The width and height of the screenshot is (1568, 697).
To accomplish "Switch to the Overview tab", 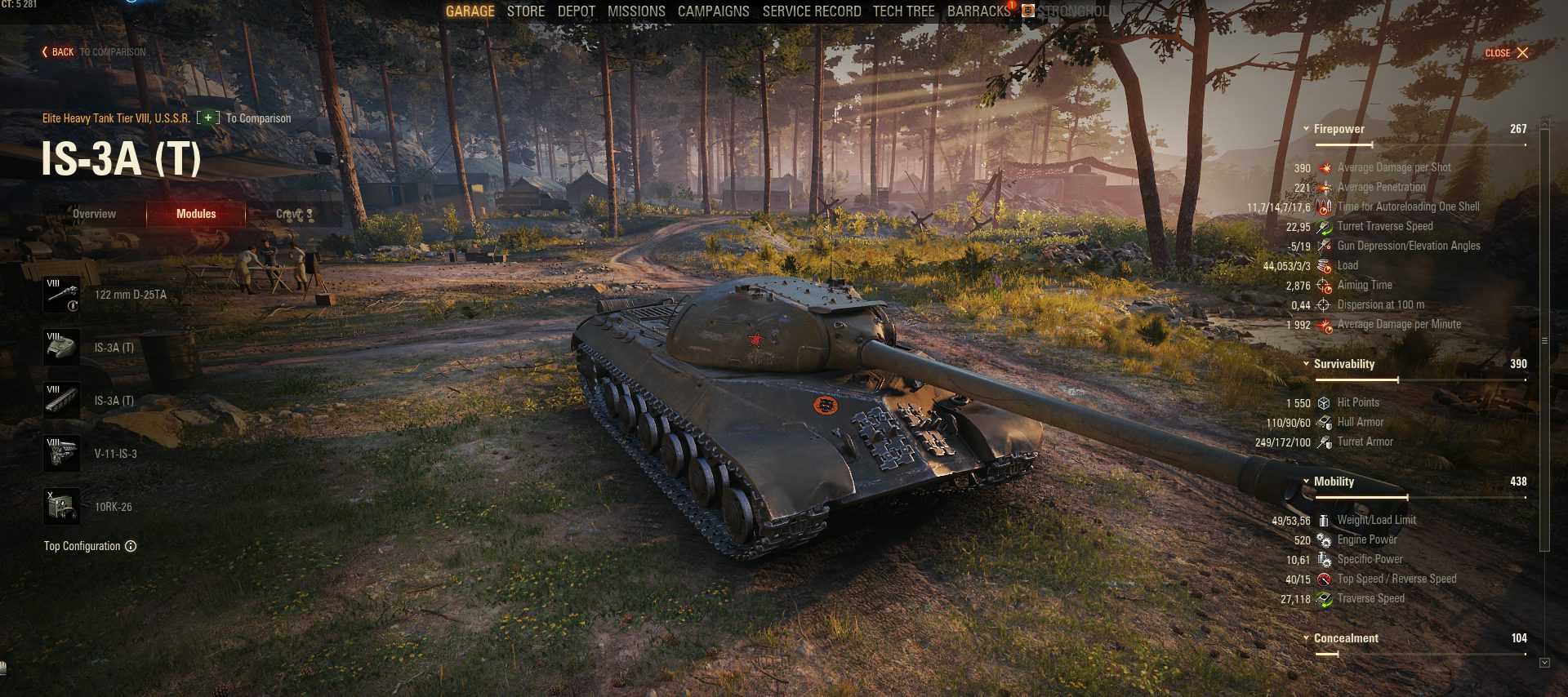I will click(94, 214).
